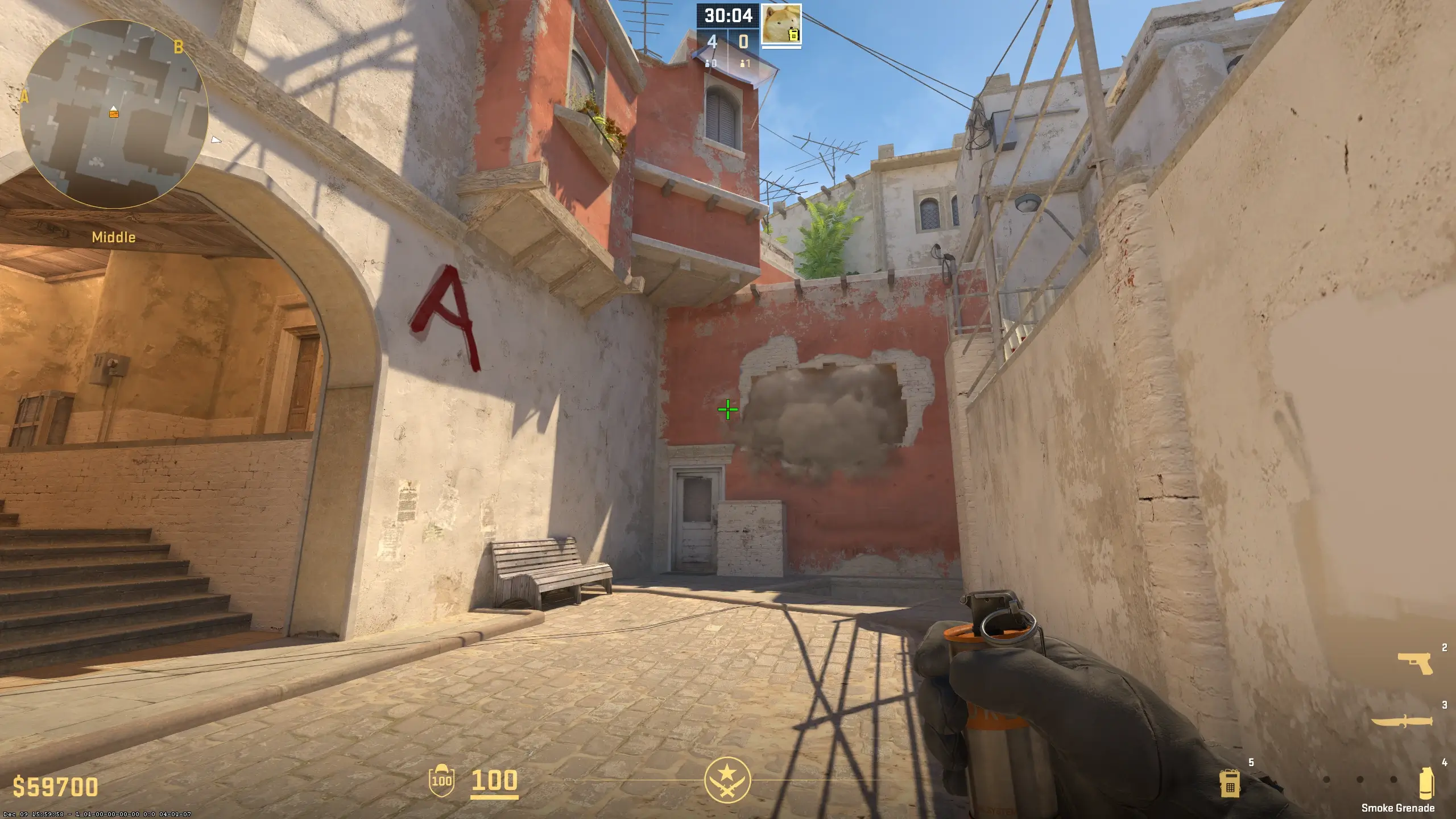Click the round timer showing 30:04
Screen dimensions: 1456x819
728,16
